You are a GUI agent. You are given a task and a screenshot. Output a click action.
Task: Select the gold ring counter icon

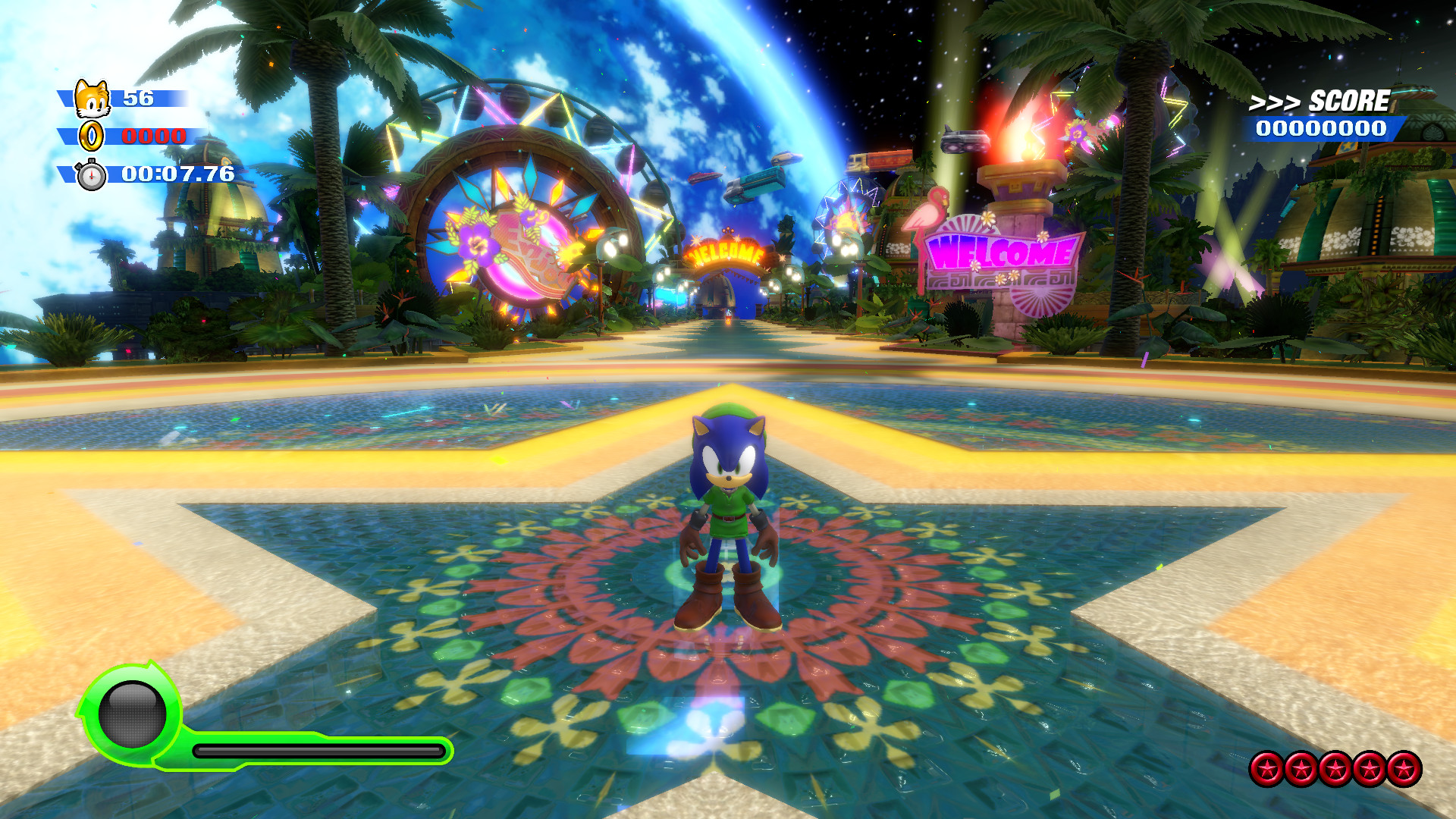click(x=93, y=136)
